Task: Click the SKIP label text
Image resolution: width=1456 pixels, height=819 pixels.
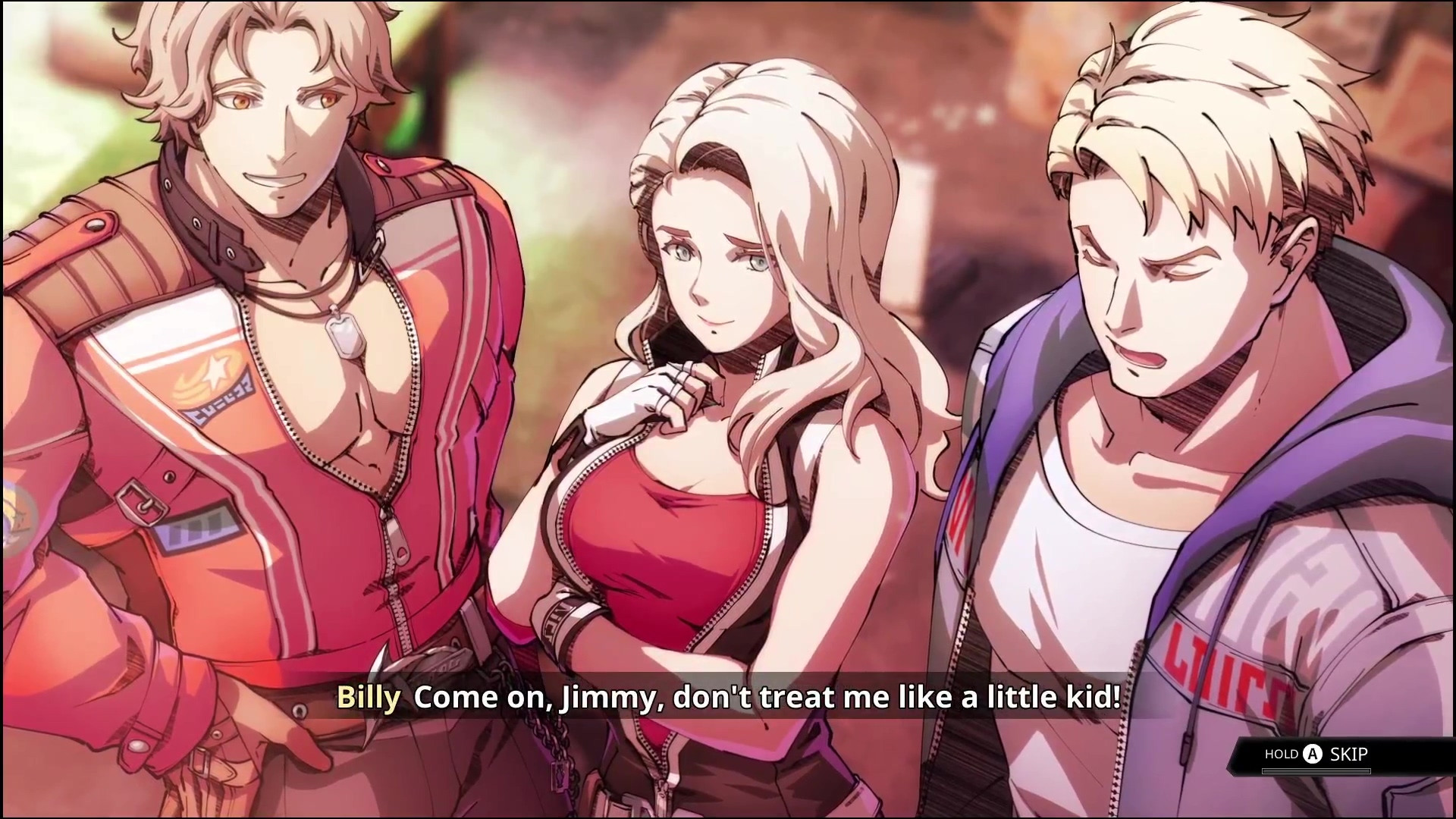Action: tap(1348, 754)
